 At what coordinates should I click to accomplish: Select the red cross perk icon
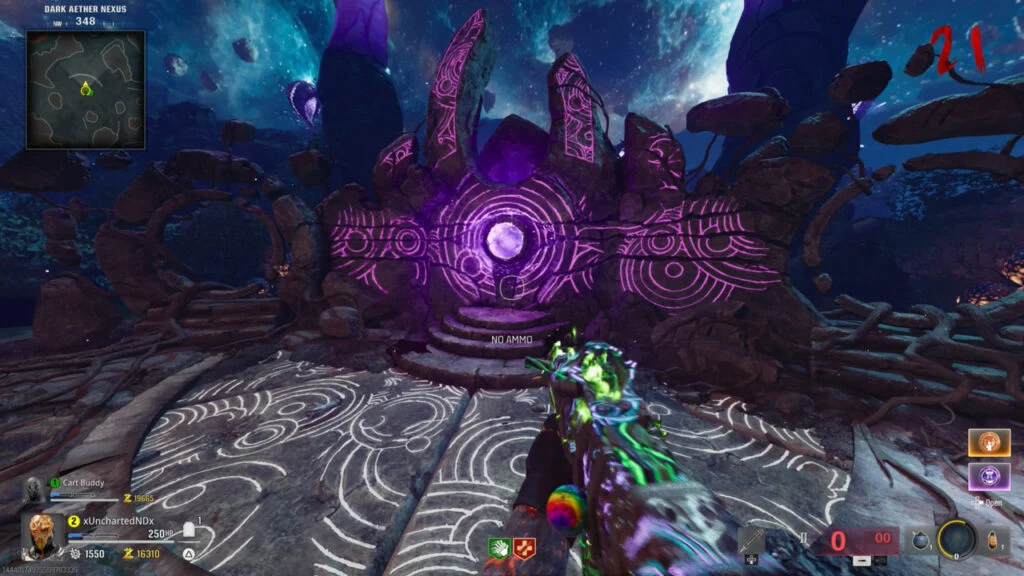(524, 548)
